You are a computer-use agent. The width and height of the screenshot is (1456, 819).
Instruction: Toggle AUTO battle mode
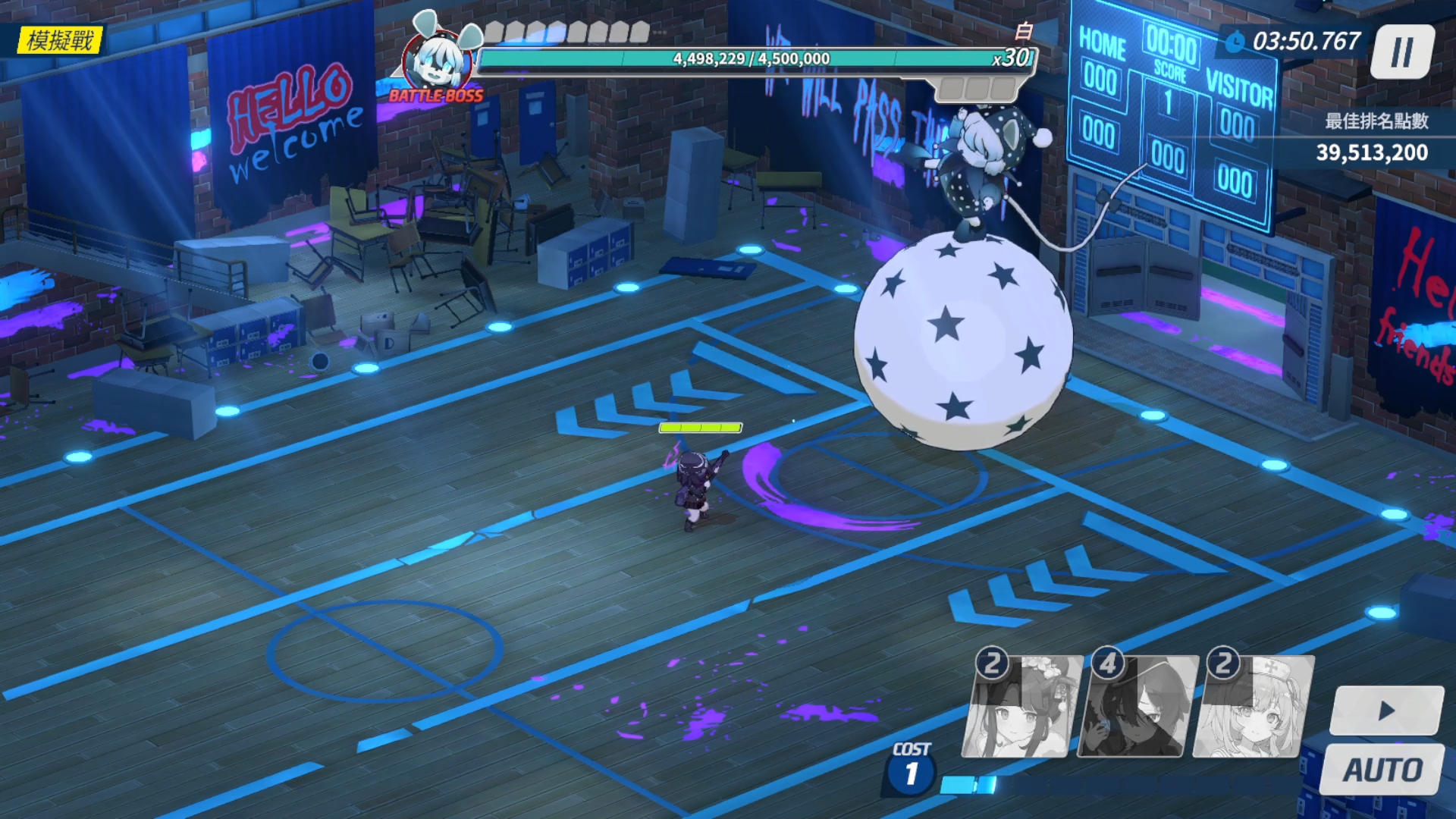[1382, 770]
